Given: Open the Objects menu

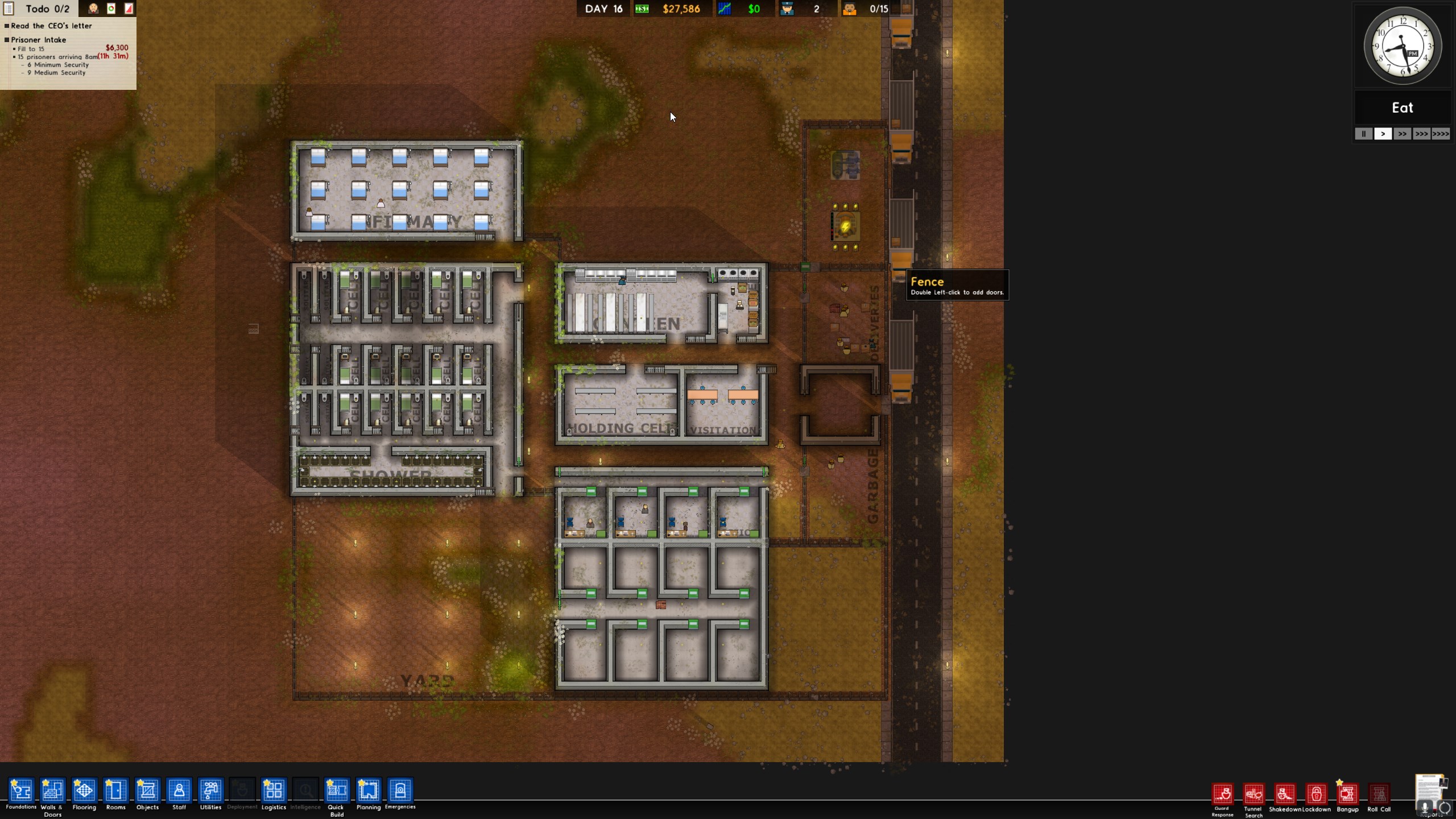Looking at the screenshot, I should click(x=147, y=791).
